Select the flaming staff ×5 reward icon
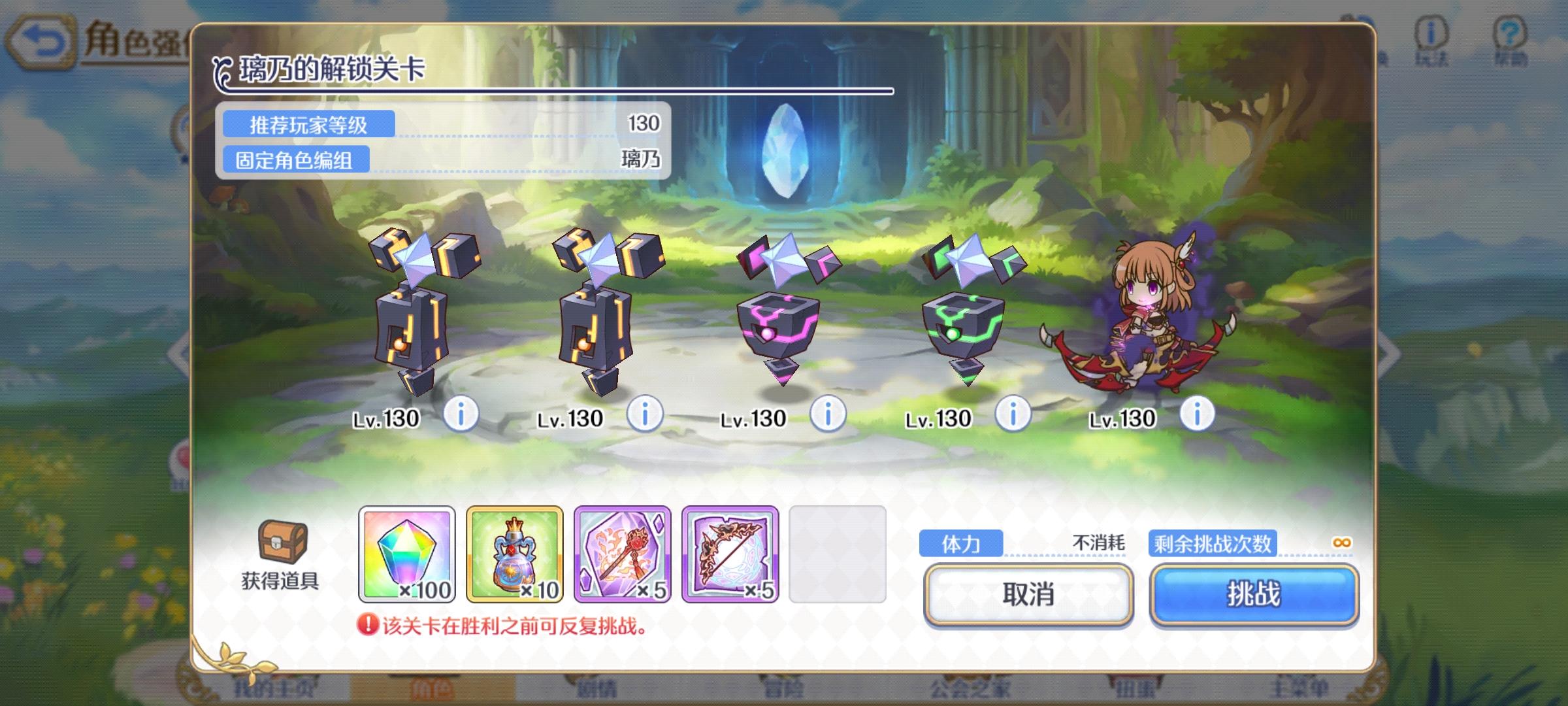This screenshot has width=1568, height=706. pyautogui.click(x=622, y=556)
